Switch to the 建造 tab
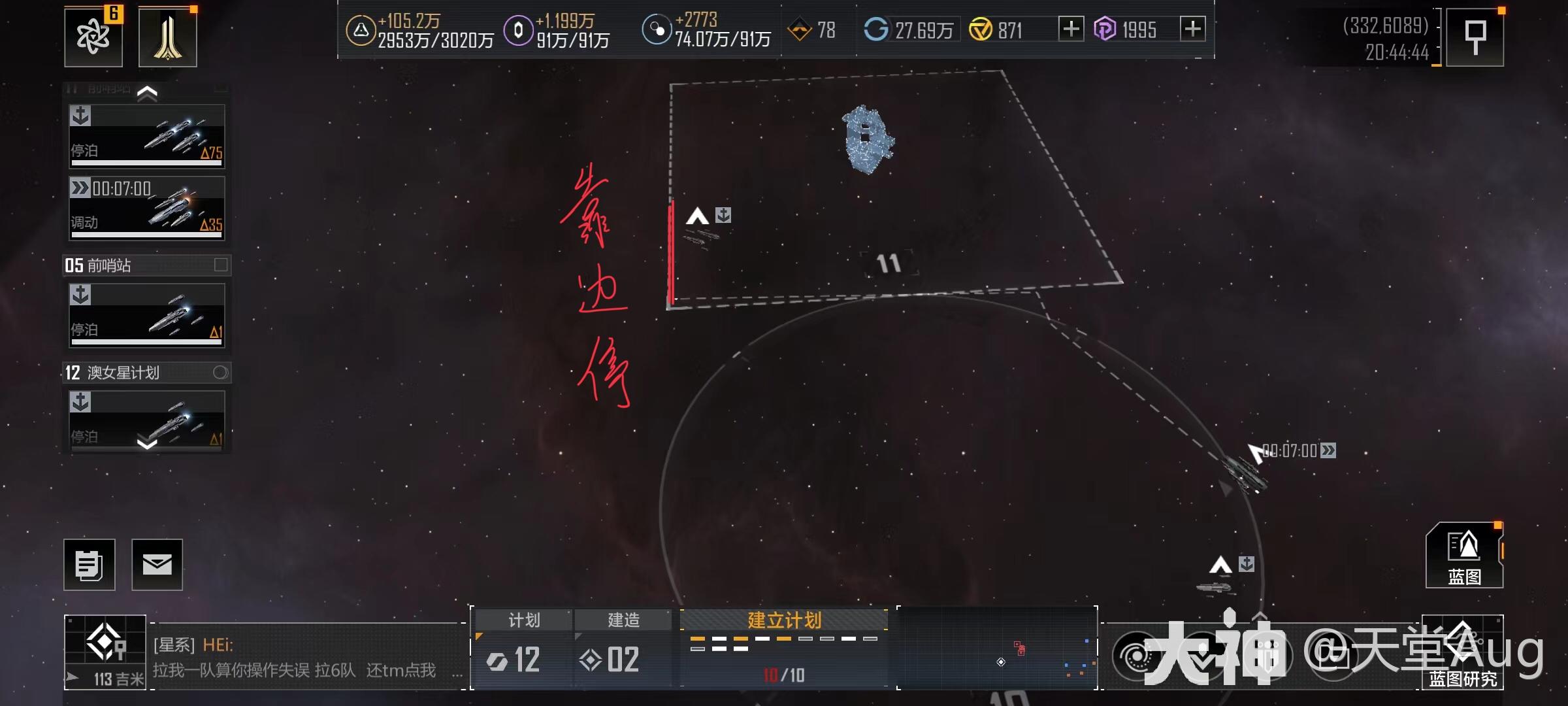This screenshot has width=1568, height=706. 623,620
